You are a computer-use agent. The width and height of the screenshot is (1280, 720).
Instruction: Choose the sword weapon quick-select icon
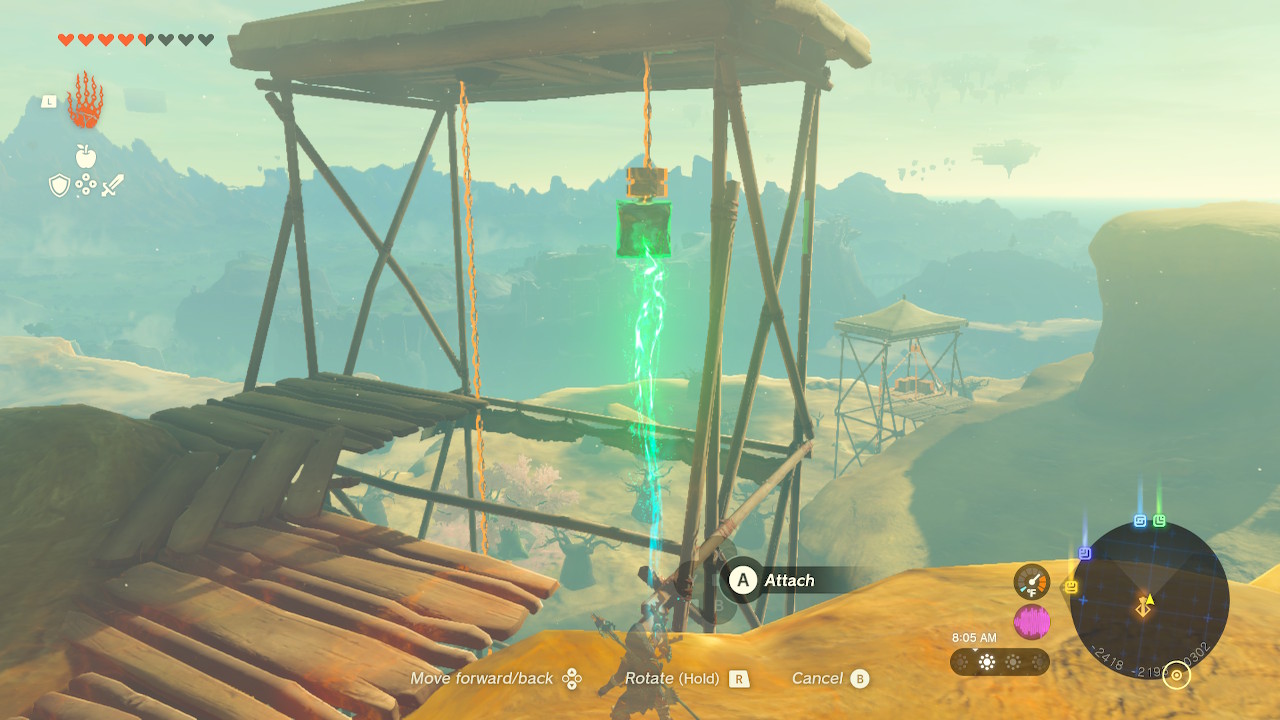coord(112,185)
